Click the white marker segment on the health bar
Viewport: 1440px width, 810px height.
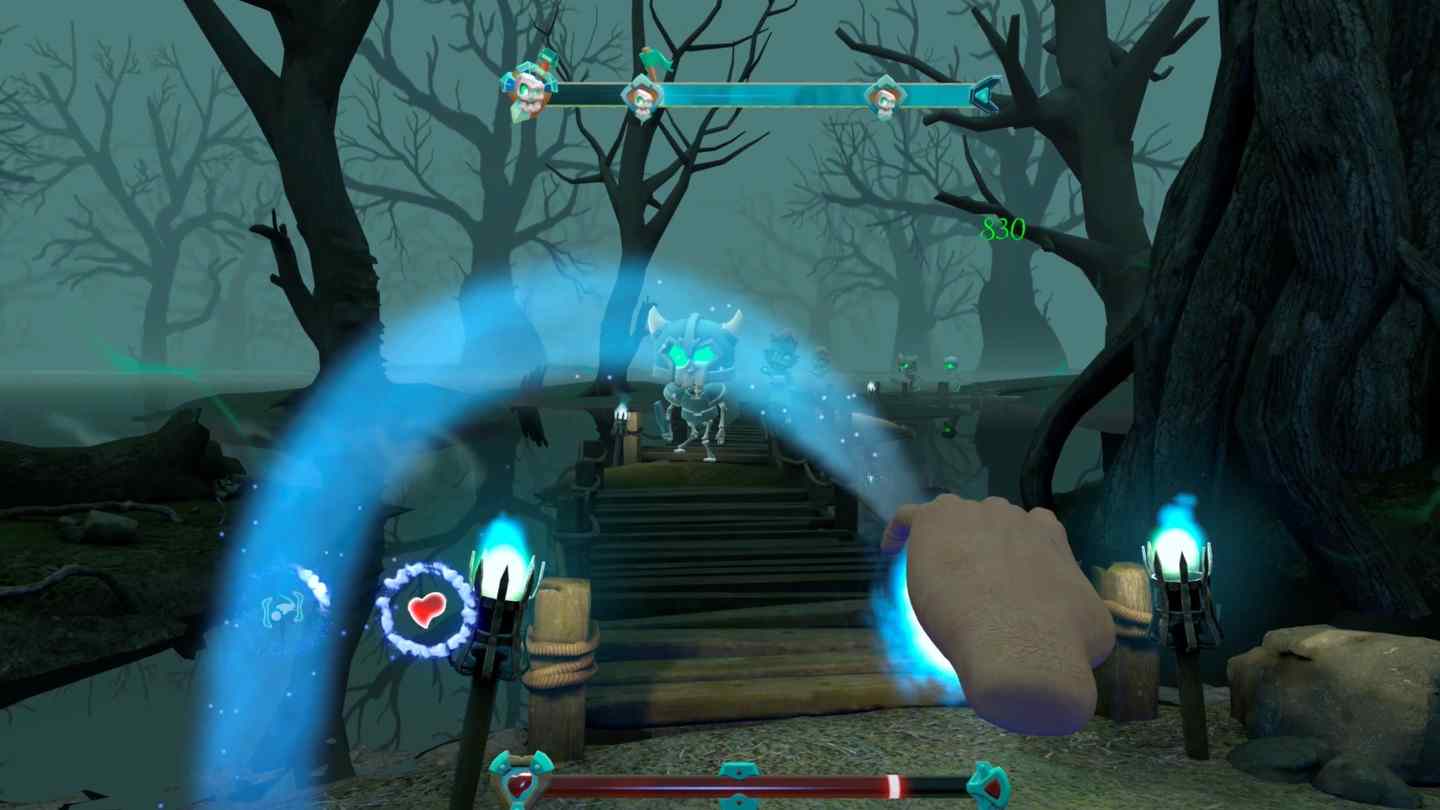(x=895, y=785)
